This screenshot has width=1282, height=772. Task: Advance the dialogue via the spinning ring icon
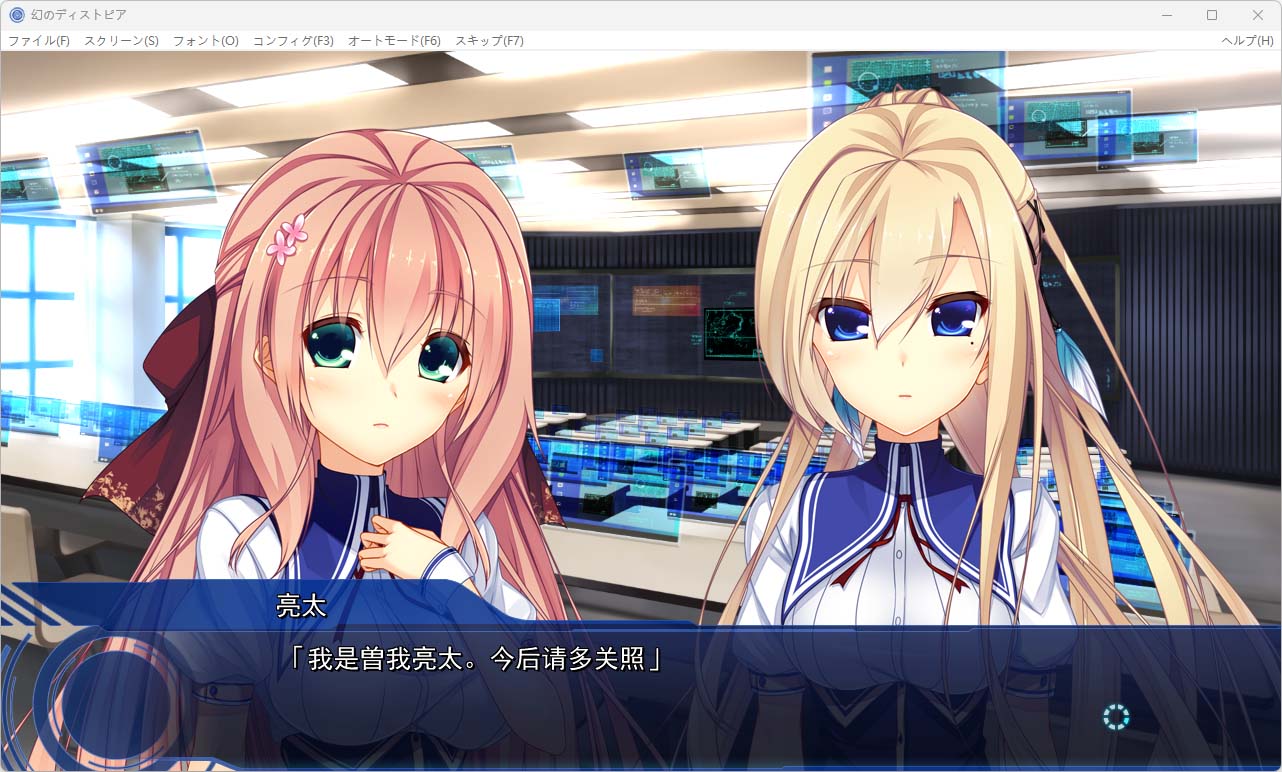(x=1116, y=716)
